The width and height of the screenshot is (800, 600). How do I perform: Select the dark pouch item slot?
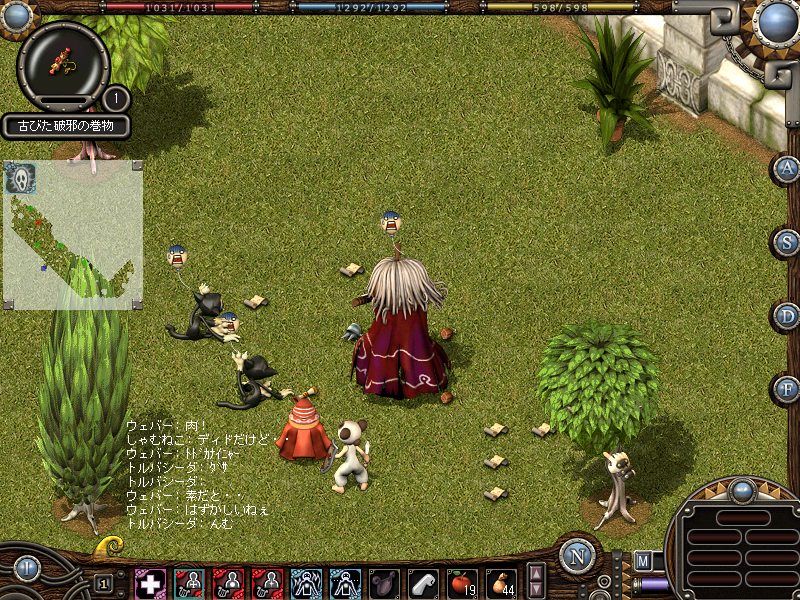384,583
